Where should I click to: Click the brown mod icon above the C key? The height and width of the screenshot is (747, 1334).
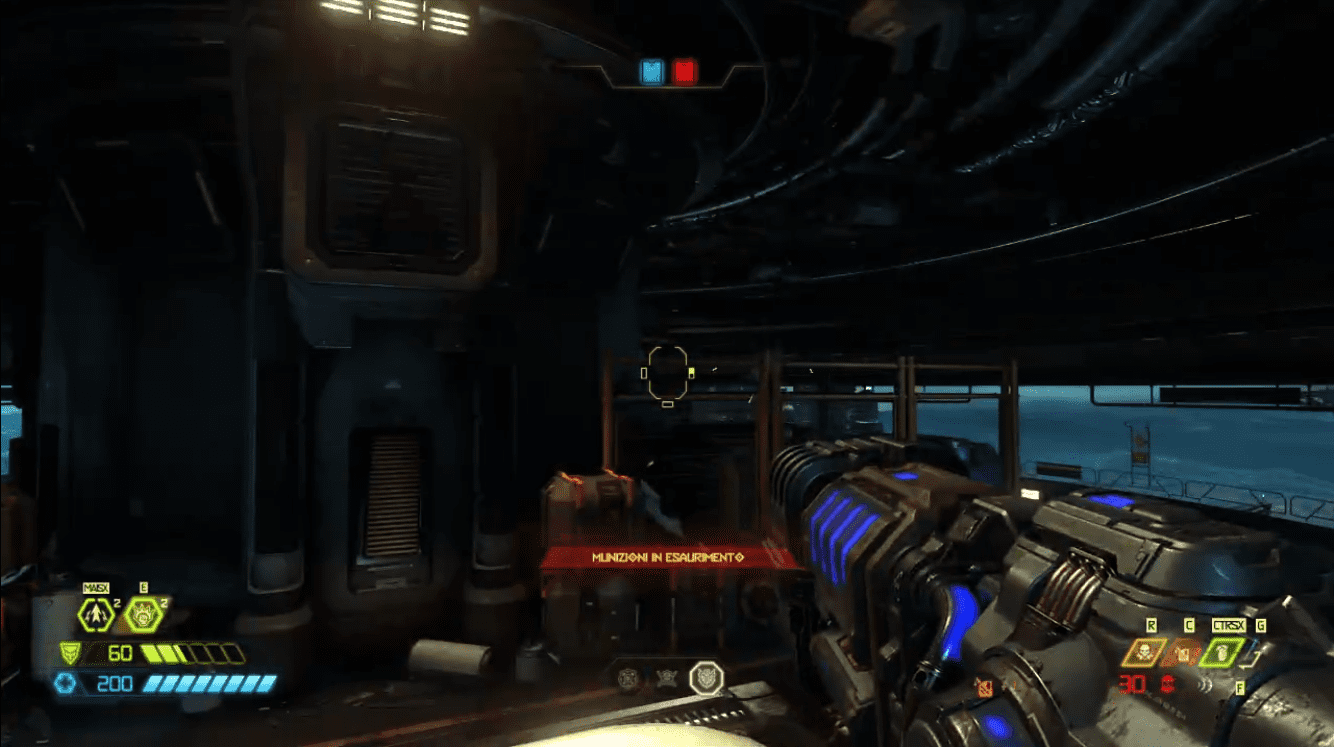point(1182,655)
